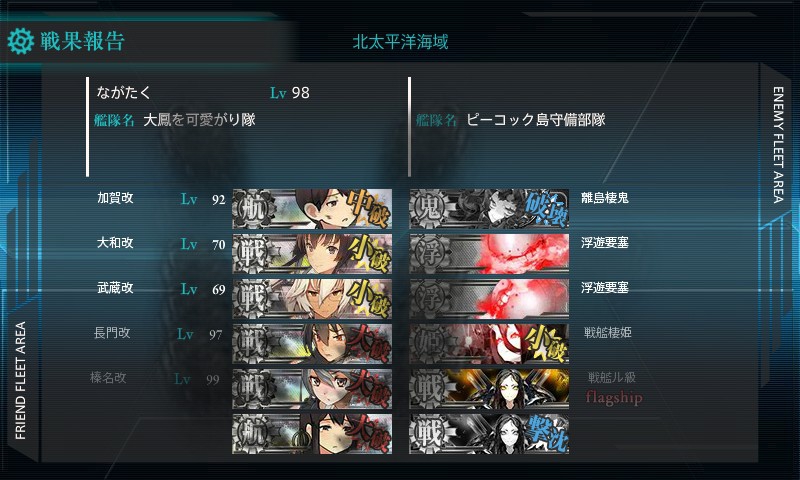Screen dimensions: 800x480
Task: Pick the 榛名改 ship banner
Action: pyautogui.click(x=310, y=388)
